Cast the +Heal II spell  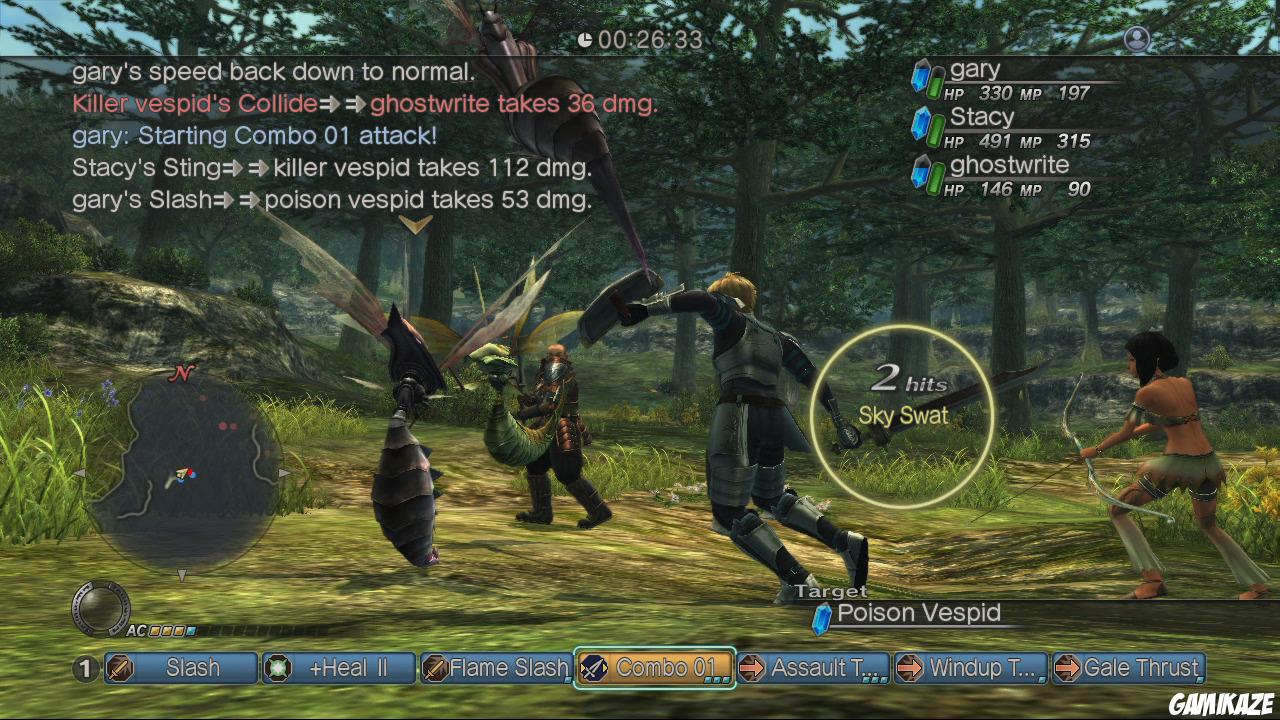point(339,668)
